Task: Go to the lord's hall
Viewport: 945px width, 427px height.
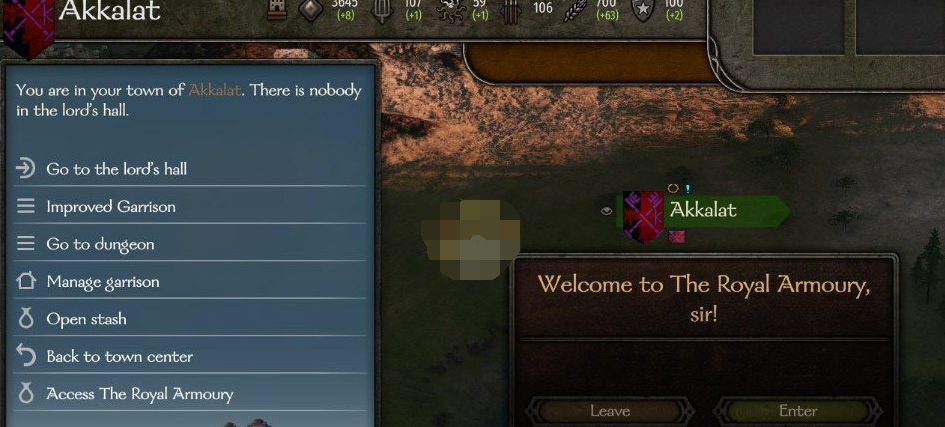Action: (116, 169)
